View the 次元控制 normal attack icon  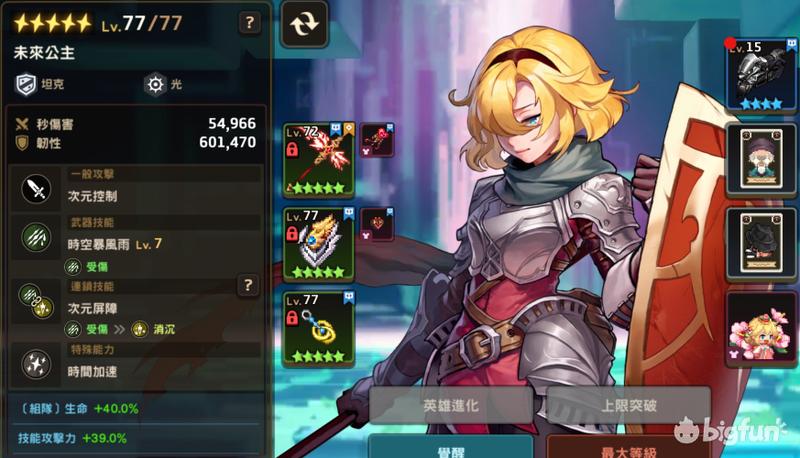[x=37, y=187]
